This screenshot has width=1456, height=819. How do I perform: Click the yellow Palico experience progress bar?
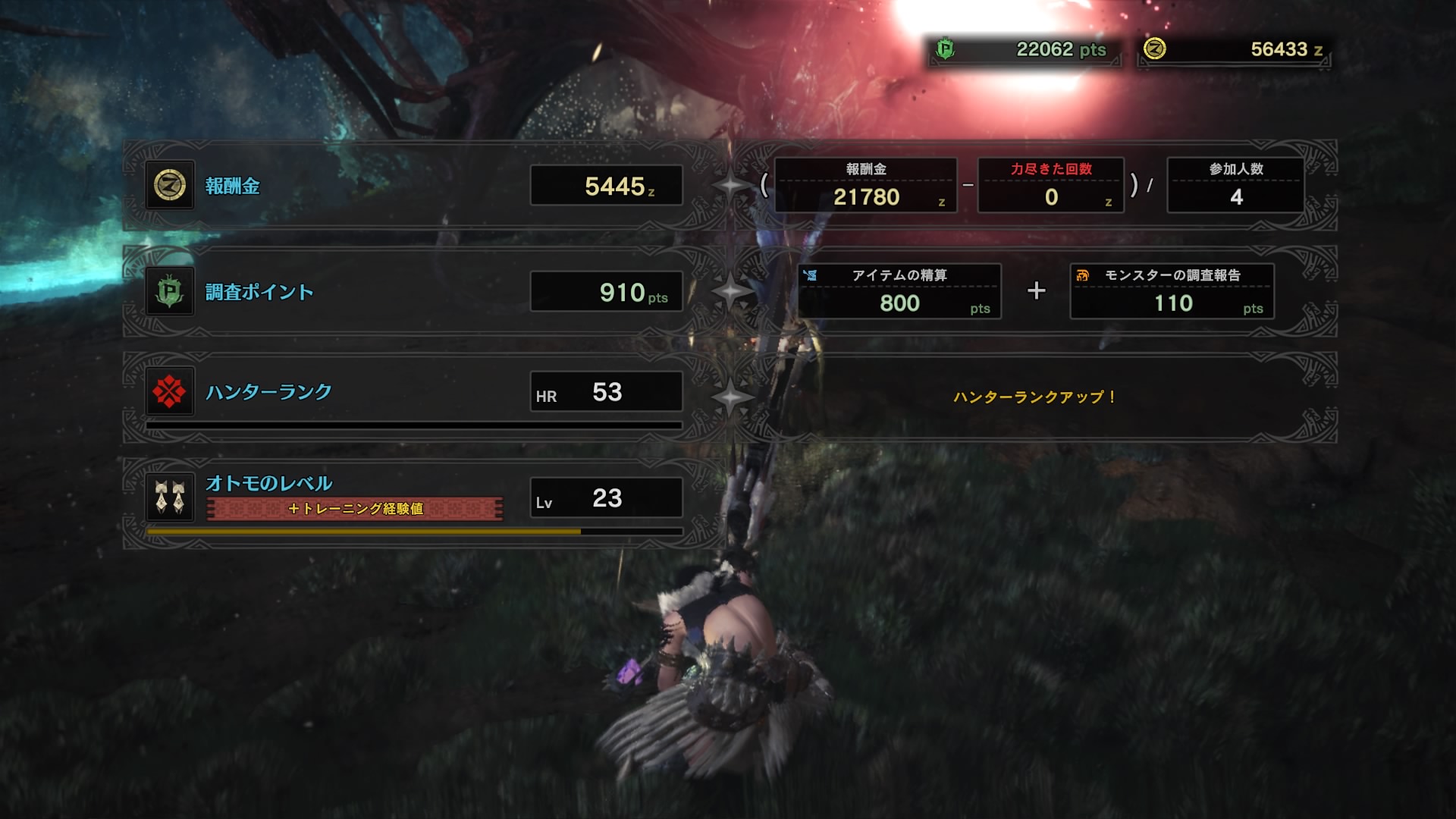pyautogui.click(x=364, y=532)
